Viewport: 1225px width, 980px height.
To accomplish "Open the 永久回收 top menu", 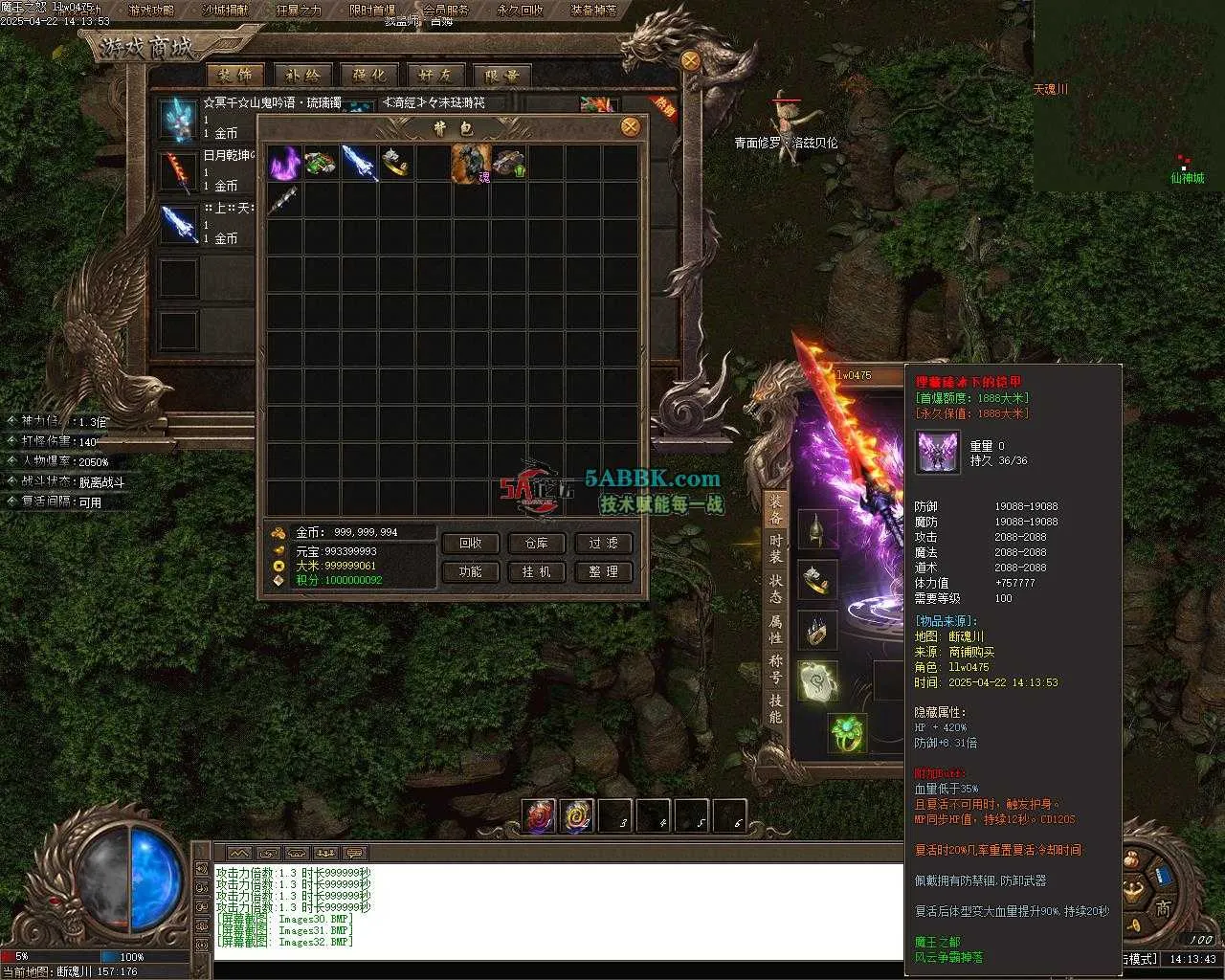I will [x=520, y=11].
